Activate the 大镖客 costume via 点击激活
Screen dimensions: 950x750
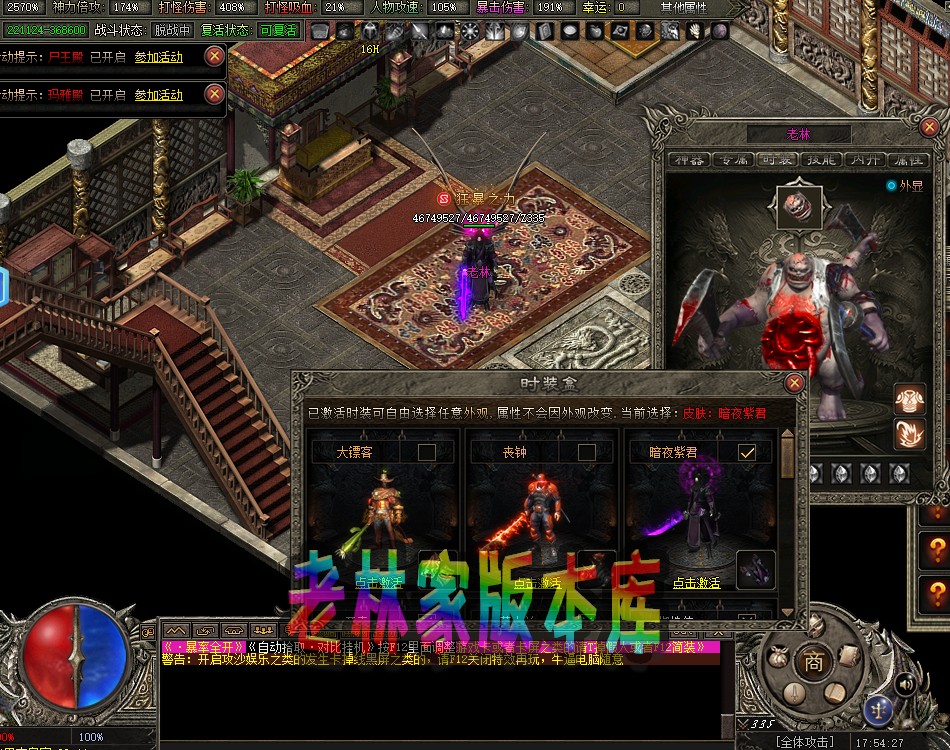point(378,582)
